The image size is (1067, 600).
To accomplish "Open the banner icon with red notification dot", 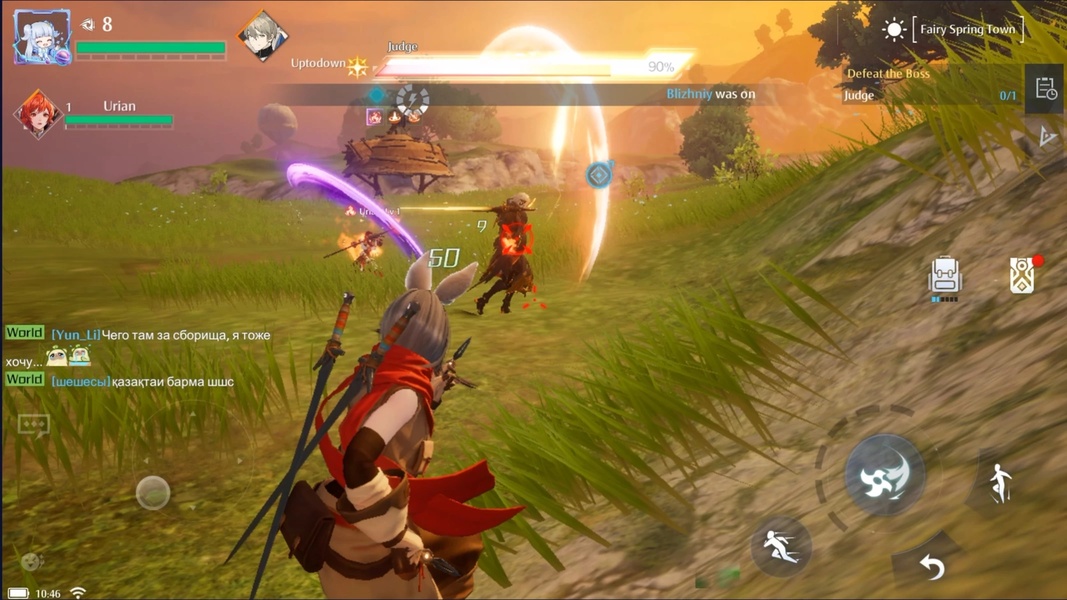I will tap(1022, 275).
